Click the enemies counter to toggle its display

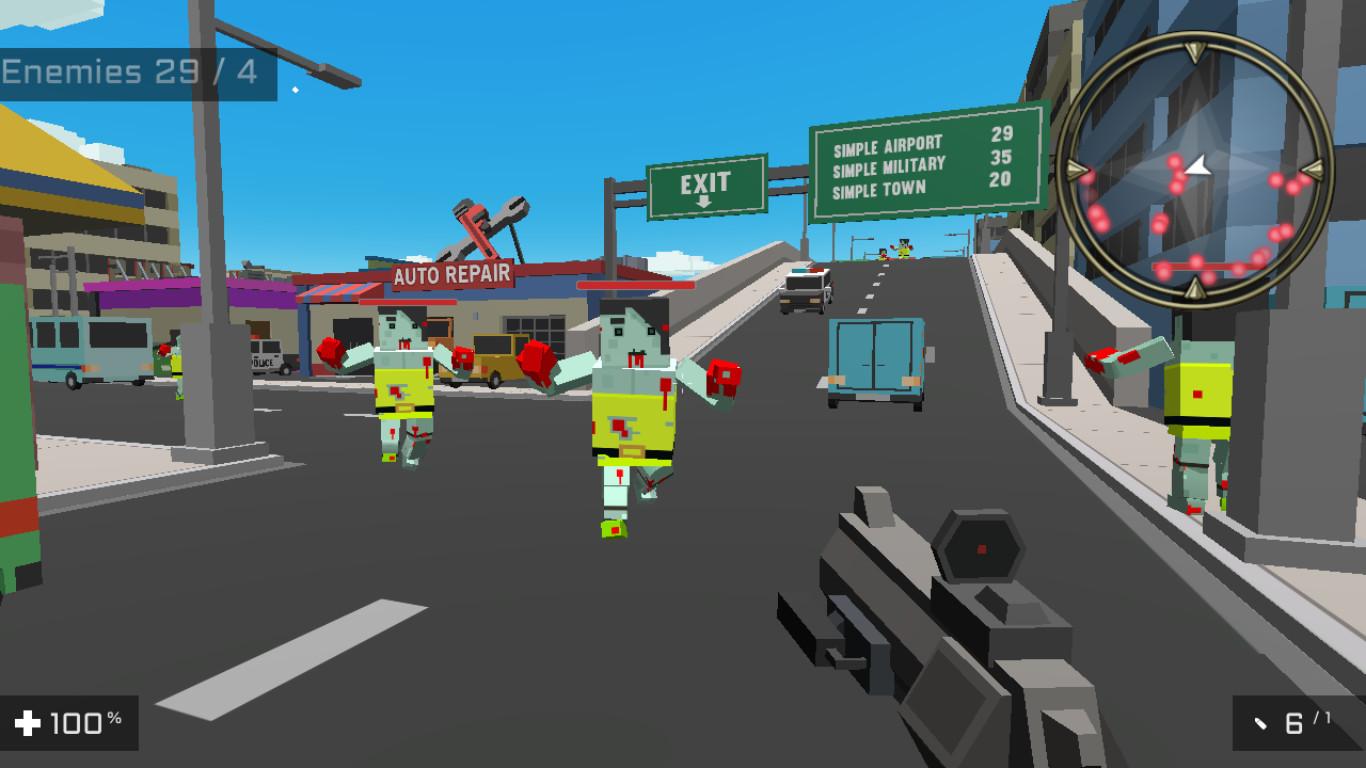[130, 71]
